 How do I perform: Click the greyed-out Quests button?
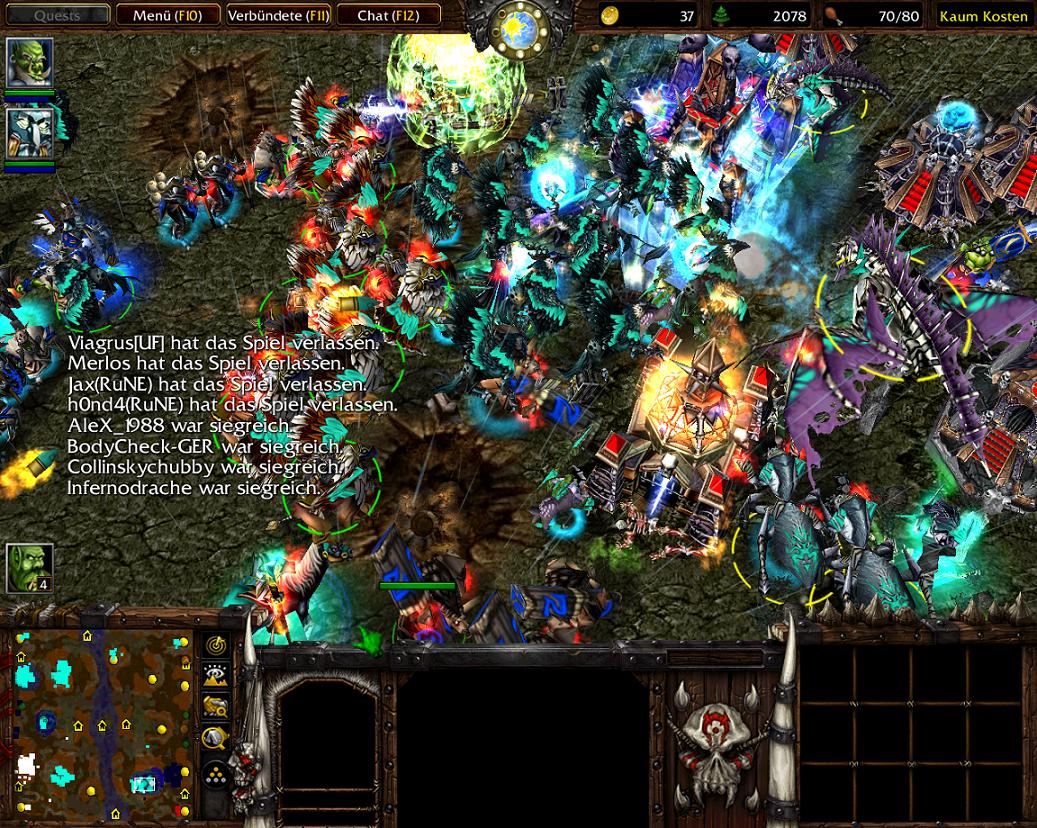pyautogui.click(x=58, y=16)
